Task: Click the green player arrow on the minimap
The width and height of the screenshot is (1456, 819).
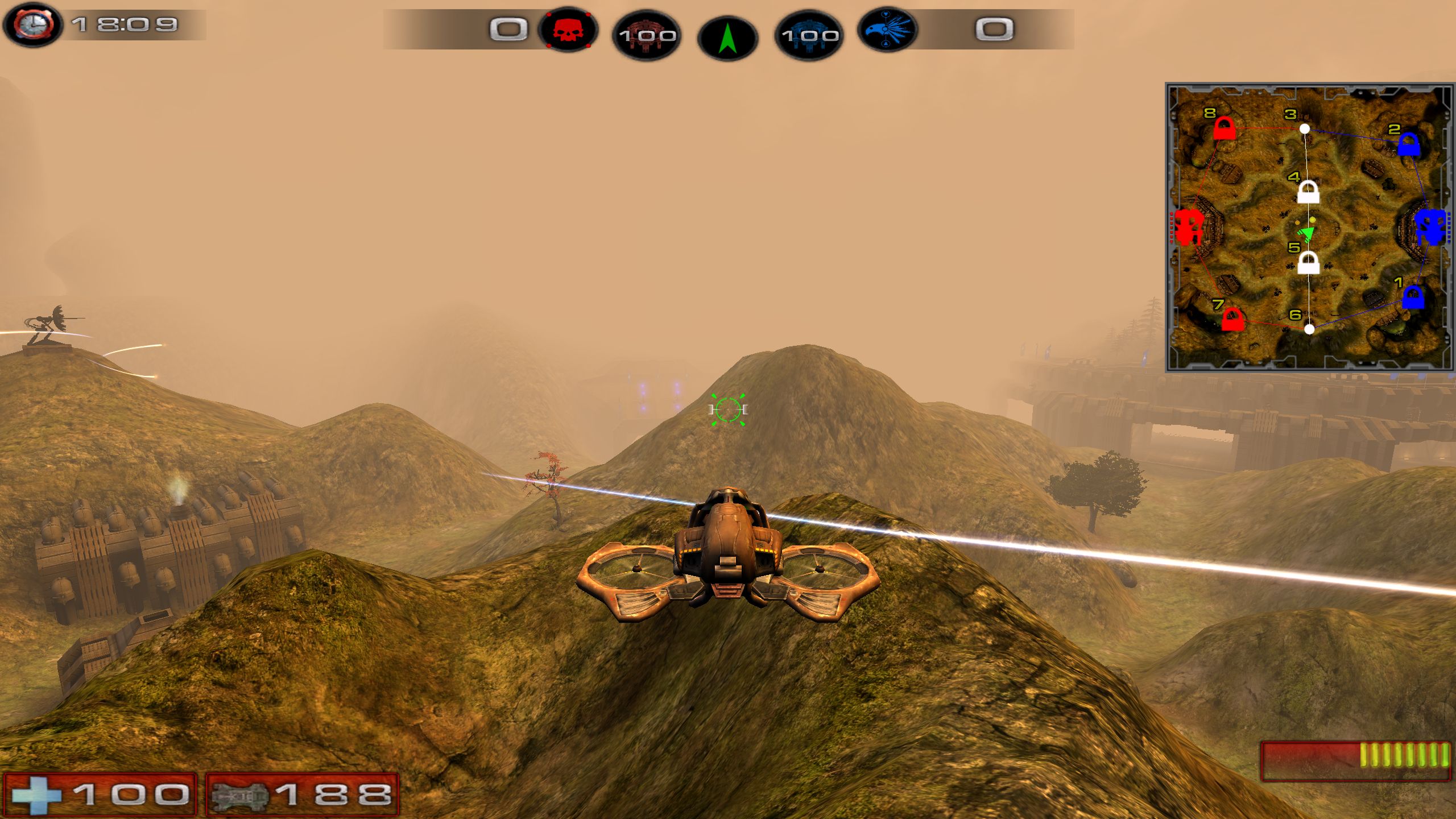Action: tap(1306, 233)
